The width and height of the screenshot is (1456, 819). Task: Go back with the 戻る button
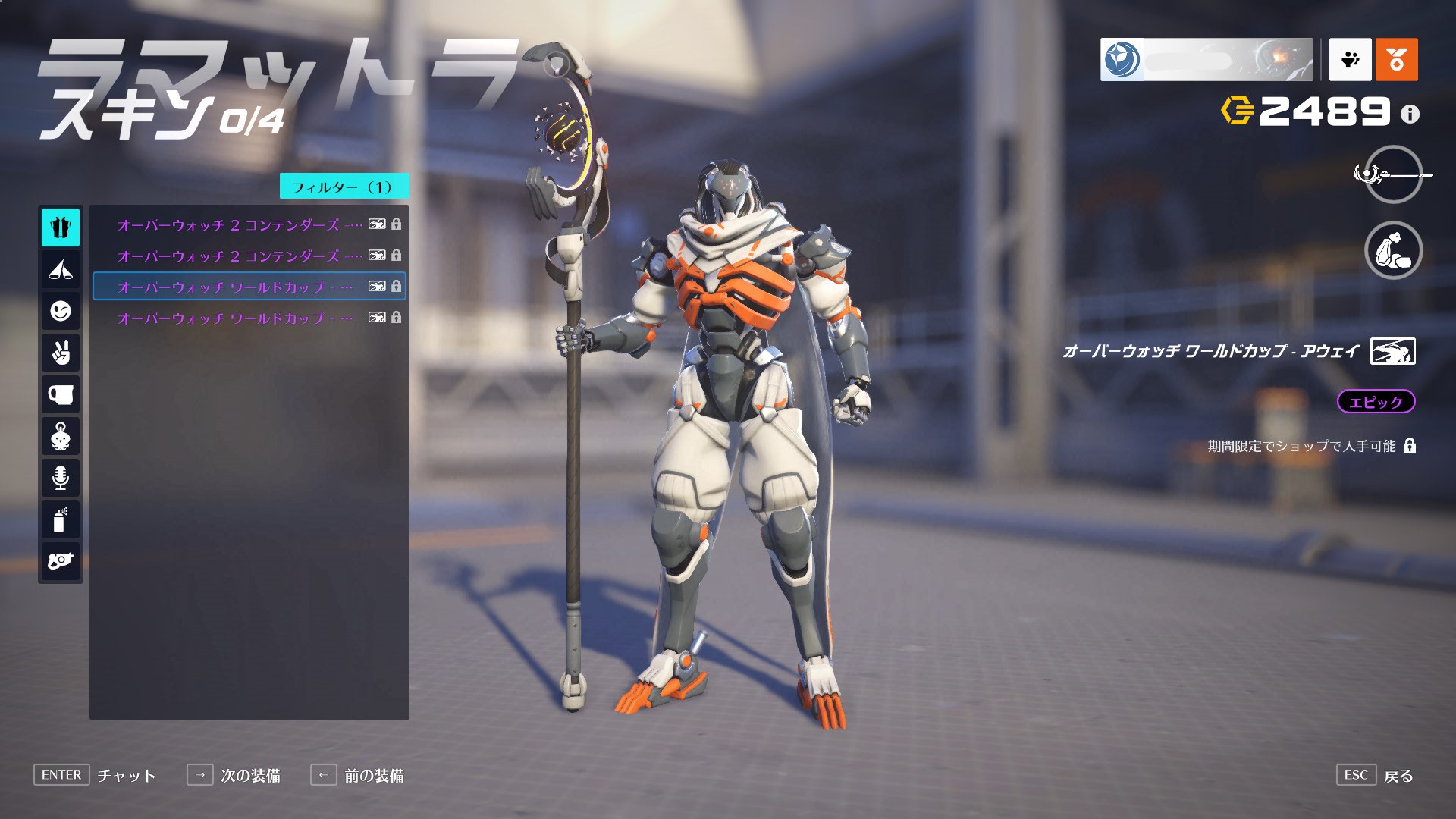click(x=1398, y=776)
